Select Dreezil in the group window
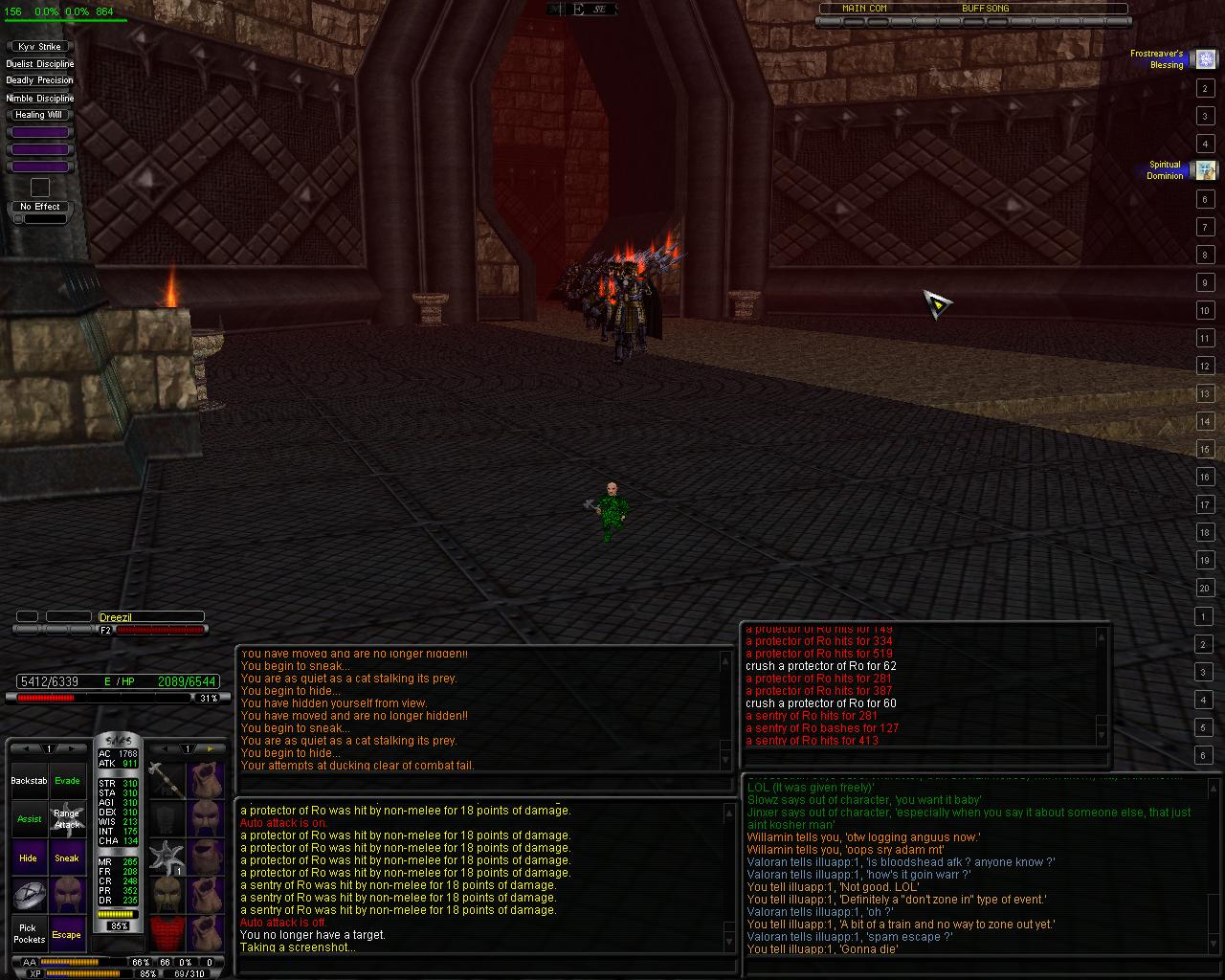 [x=150, y=617]
